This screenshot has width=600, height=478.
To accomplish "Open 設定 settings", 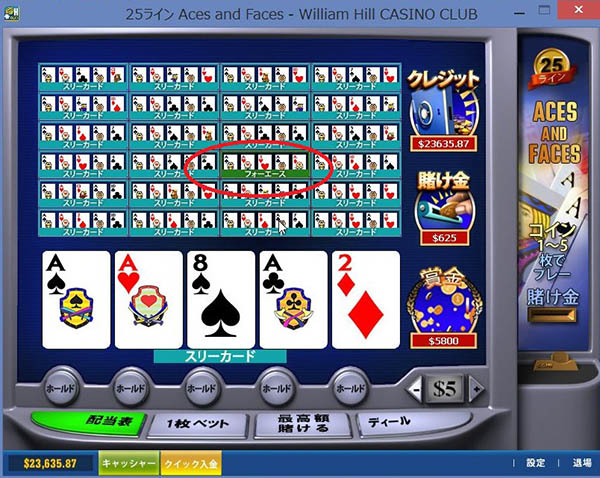I will 536,463.
